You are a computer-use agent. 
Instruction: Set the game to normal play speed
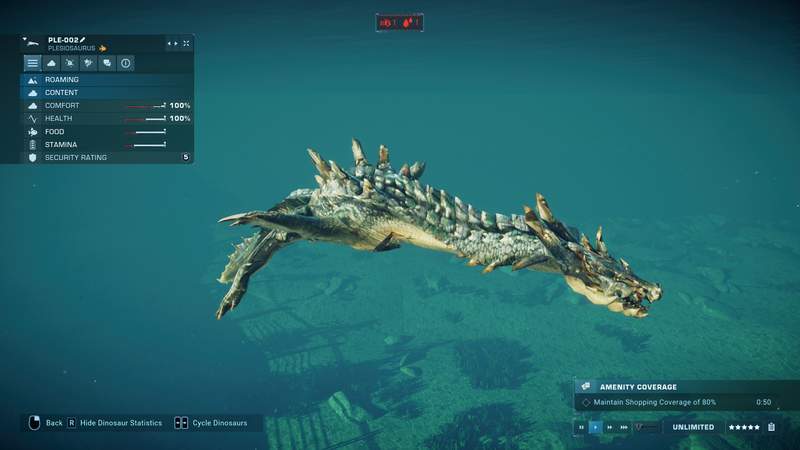tap(596, 427)
